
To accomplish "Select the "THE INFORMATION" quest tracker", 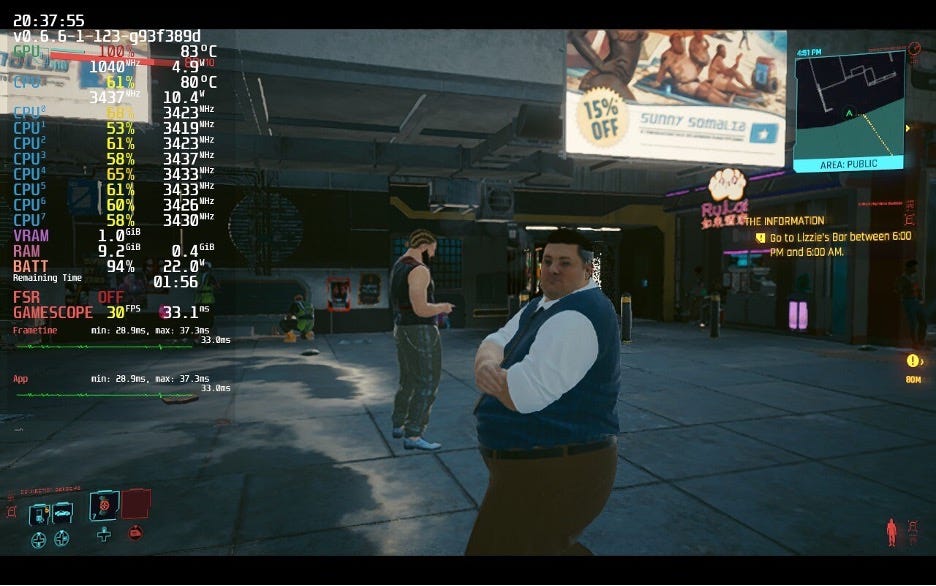I will point(786,221).
